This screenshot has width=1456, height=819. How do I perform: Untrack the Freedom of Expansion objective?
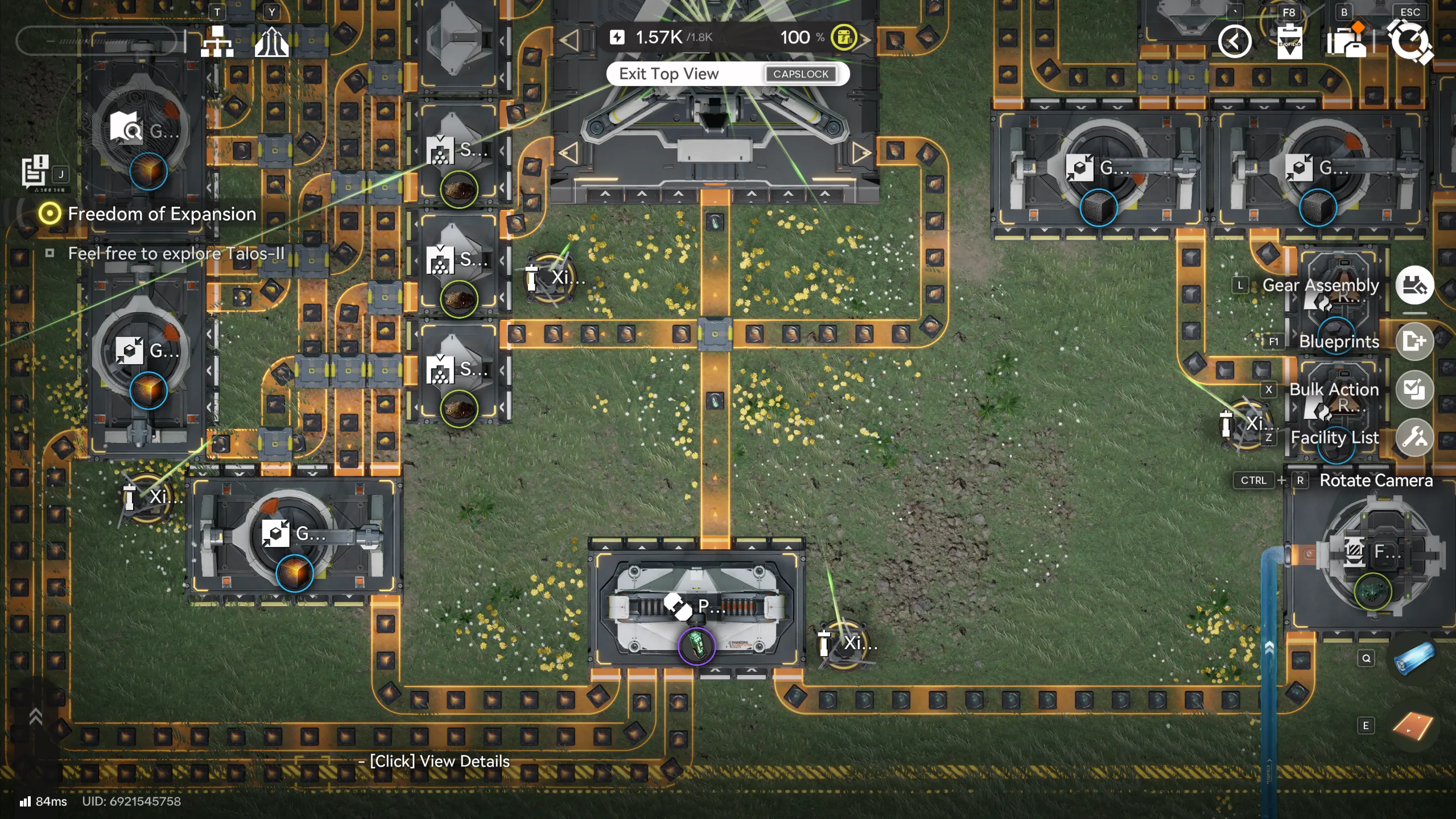pos(51,213)
